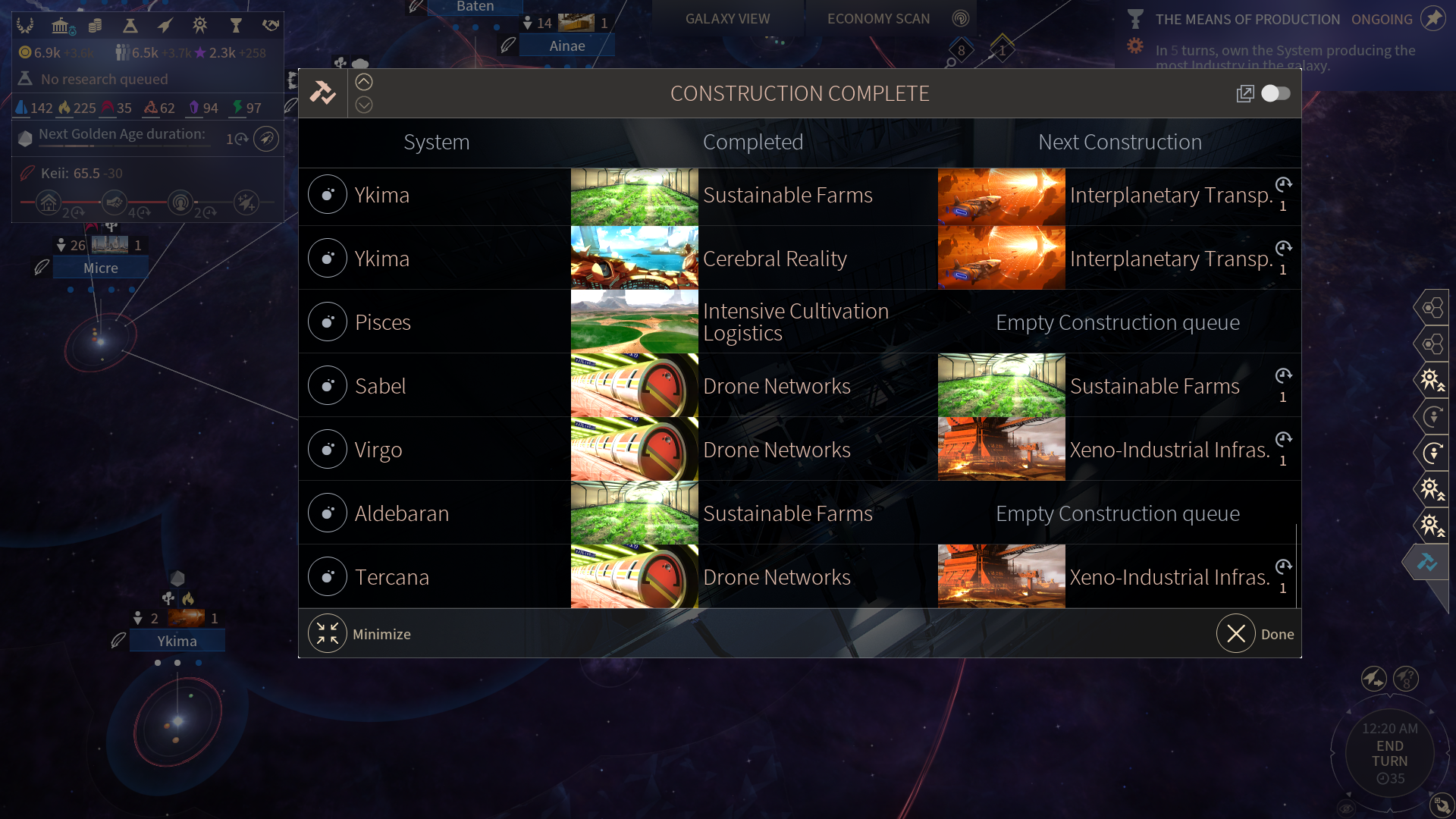Image resolution: width=1456 pixels, height=819 pixels.
Task: Switch to Economy Scan
Action: point(878,19)
